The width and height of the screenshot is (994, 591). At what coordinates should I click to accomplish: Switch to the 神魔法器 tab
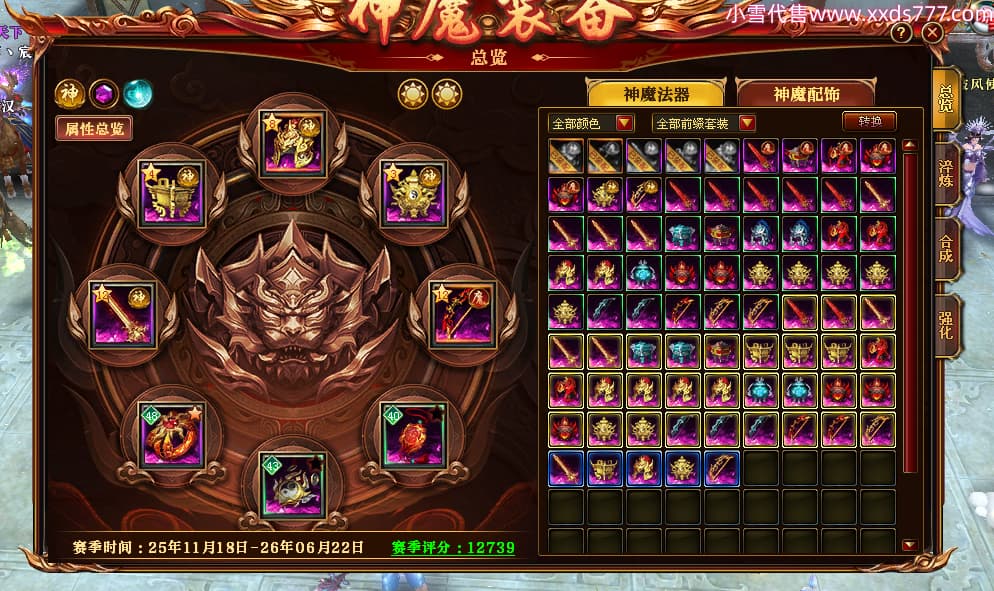pos(656,94)
